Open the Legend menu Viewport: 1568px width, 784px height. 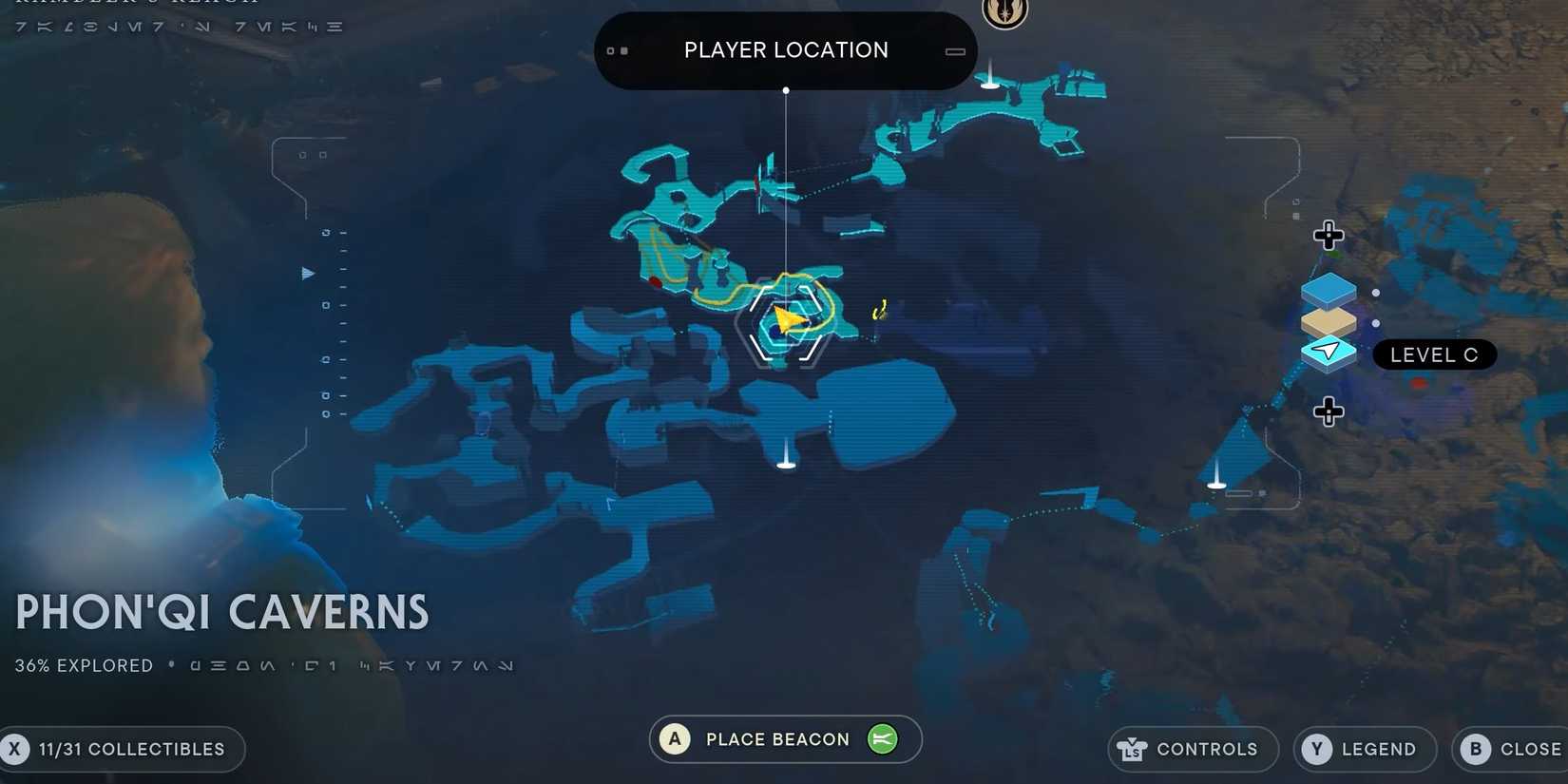click(1365, 749)
